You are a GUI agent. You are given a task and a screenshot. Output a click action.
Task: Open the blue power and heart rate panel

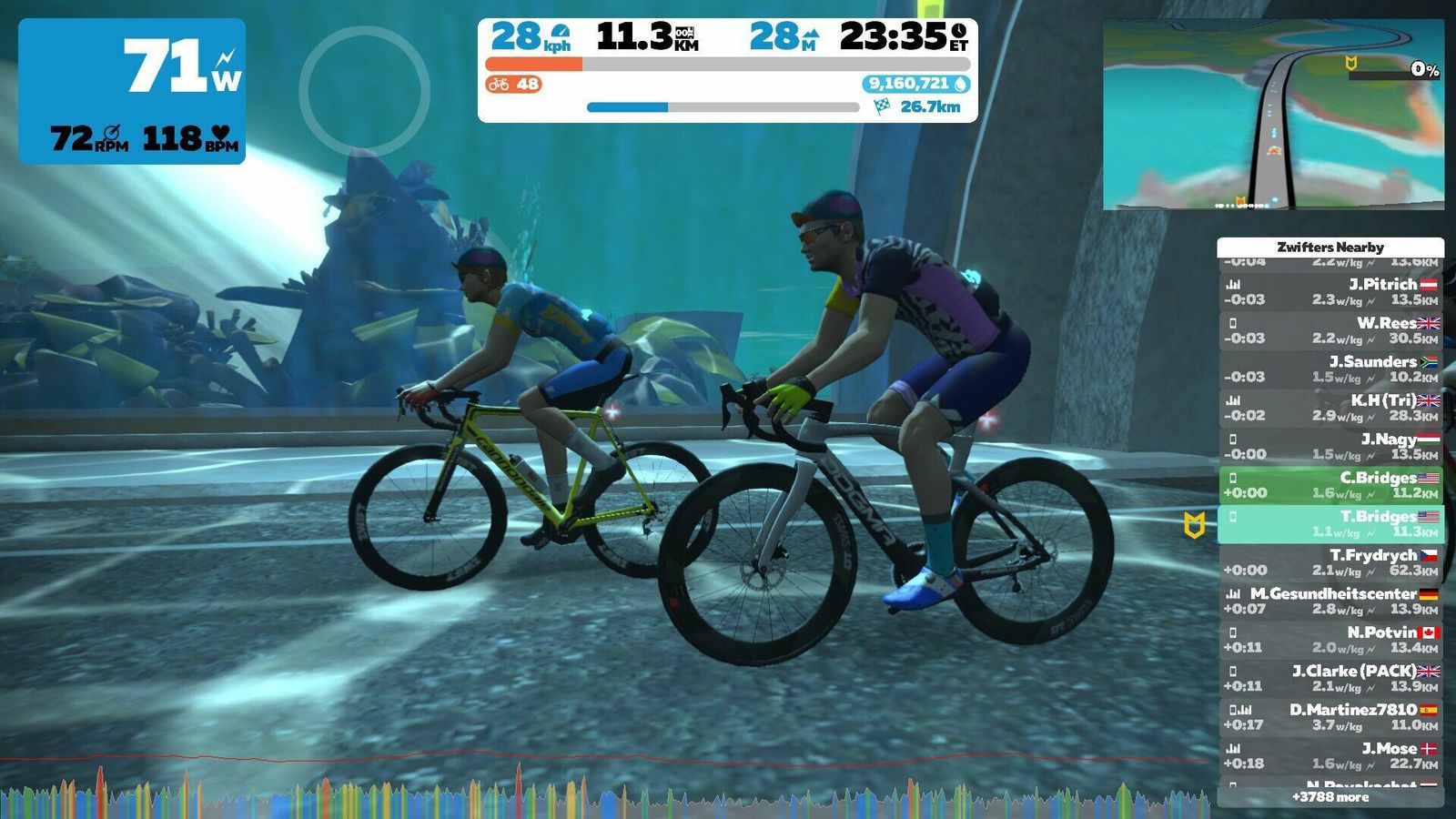coord(132,91)
